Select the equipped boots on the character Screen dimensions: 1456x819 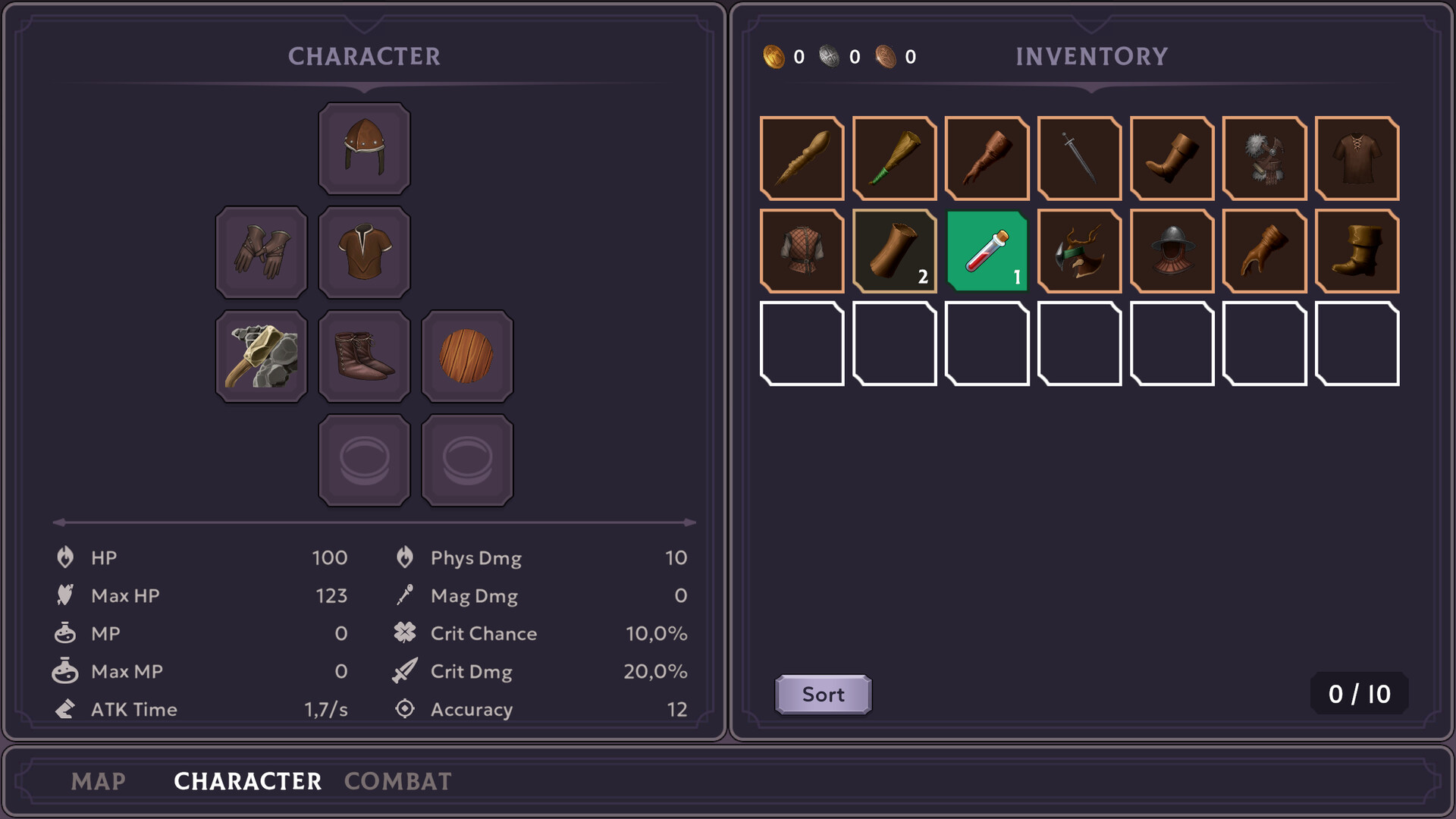[364, 356]
